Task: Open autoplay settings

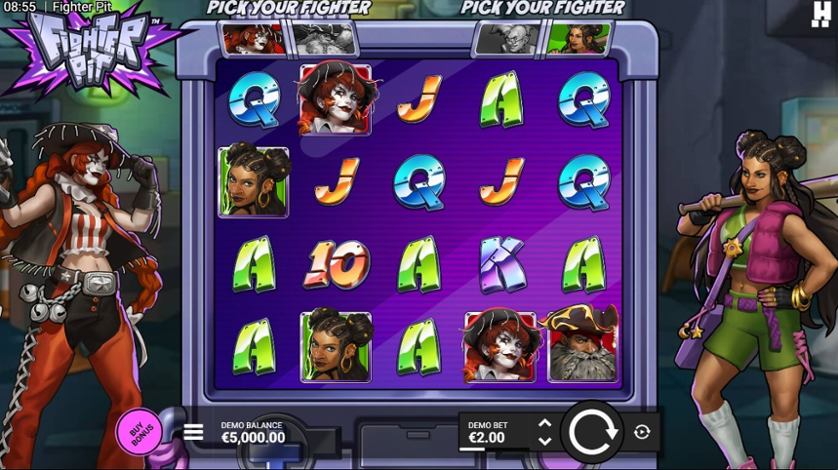Action: coord(642,432)
